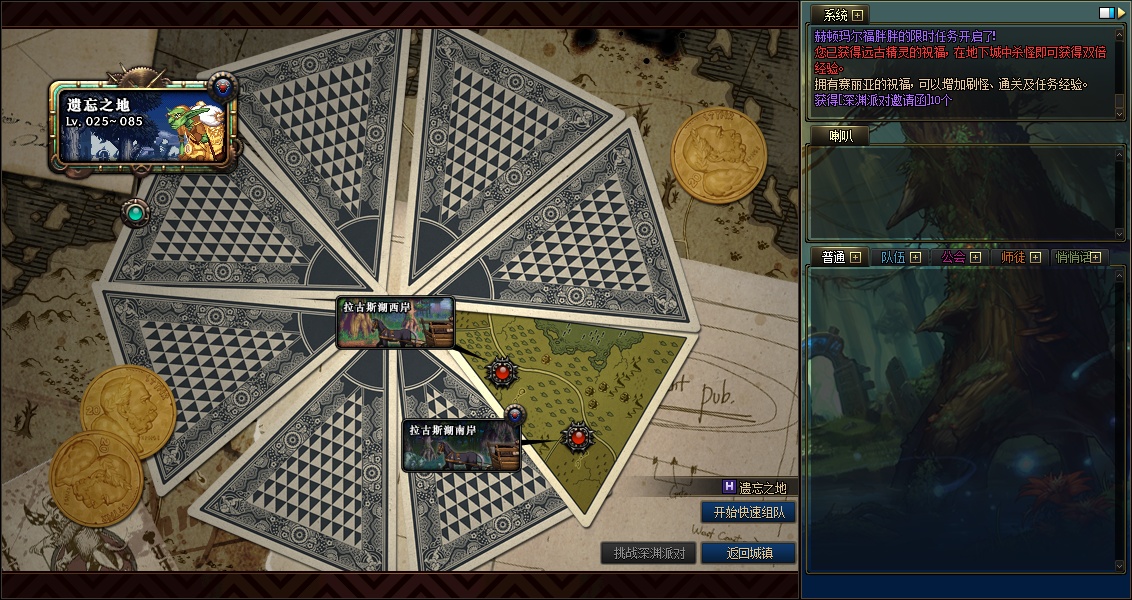Click the 开始快速组队 quick party button
Viewport: 1132px width, 600px height.
[749, 512]
